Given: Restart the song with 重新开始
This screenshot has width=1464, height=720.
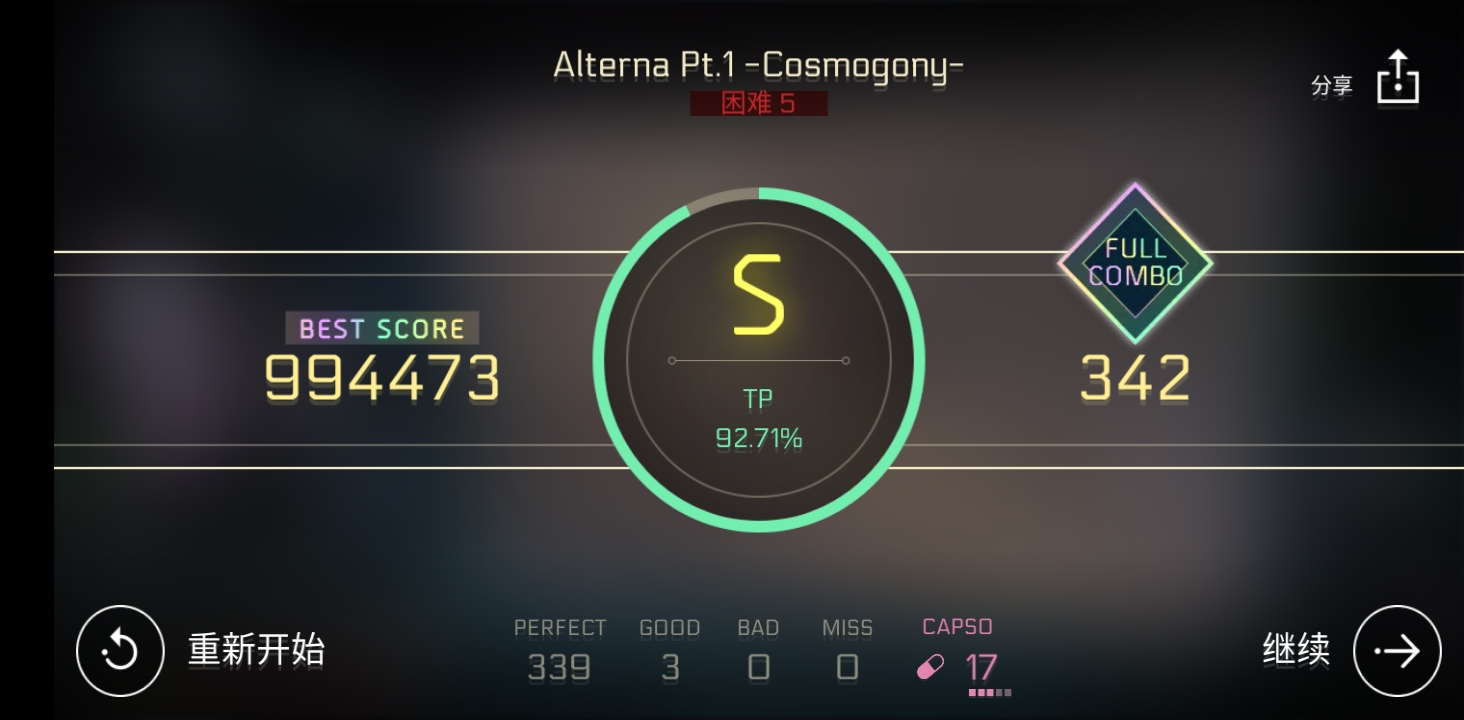Looking at the screenshot, I should coord(121,651).
